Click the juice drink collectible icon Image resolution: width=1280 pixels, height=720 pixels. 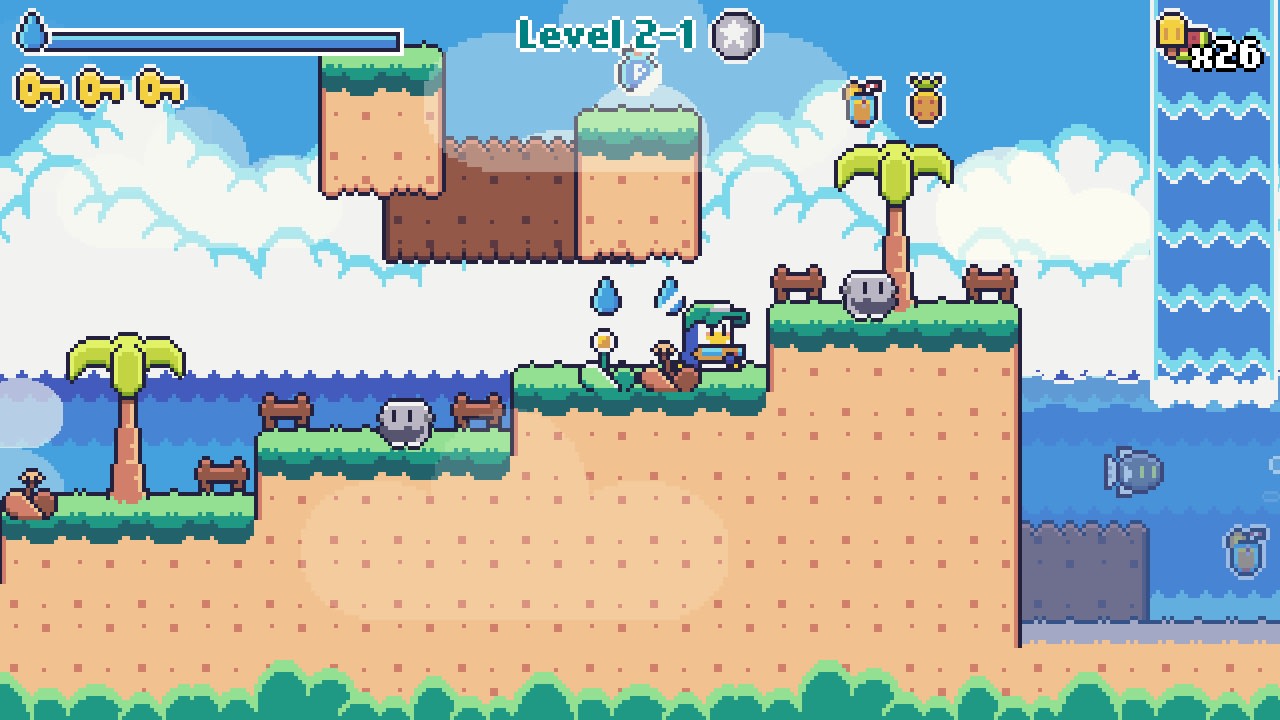pyautogui.click(x=862, y=100)
